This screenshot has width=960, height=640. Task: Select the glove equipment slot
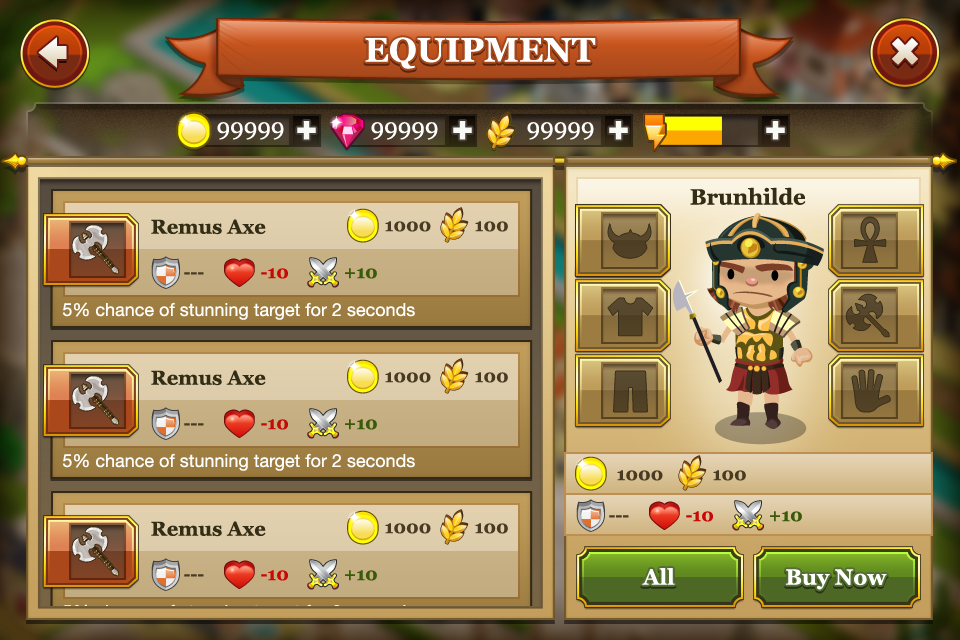tap(876, 391)
